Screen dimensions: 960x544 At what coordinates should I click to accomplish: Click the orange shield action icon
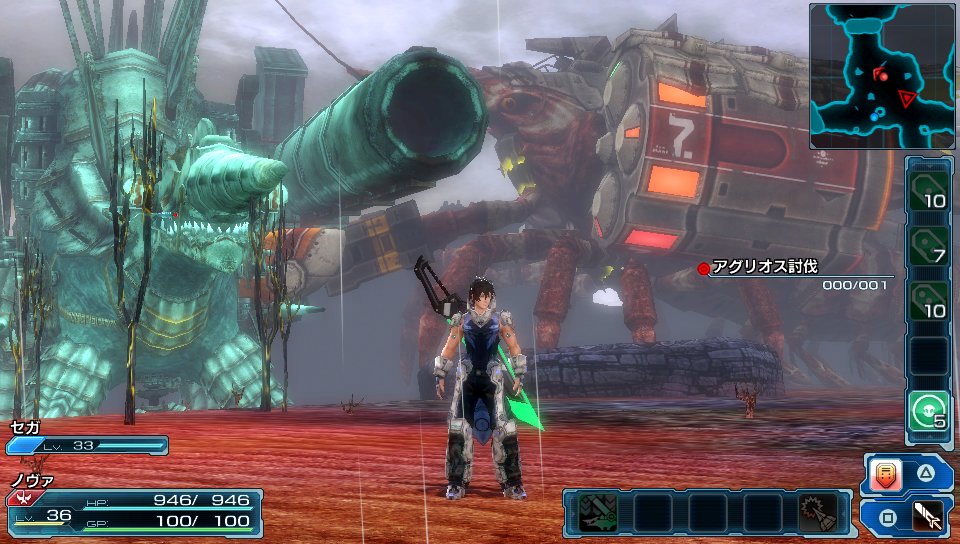(886, 474)
